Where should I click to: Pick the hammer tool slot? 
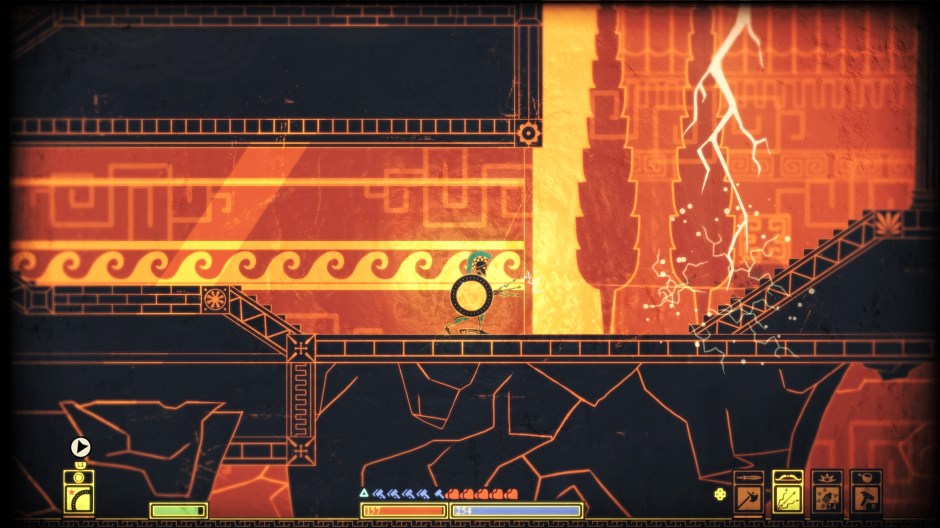click(x=865, y=493)
